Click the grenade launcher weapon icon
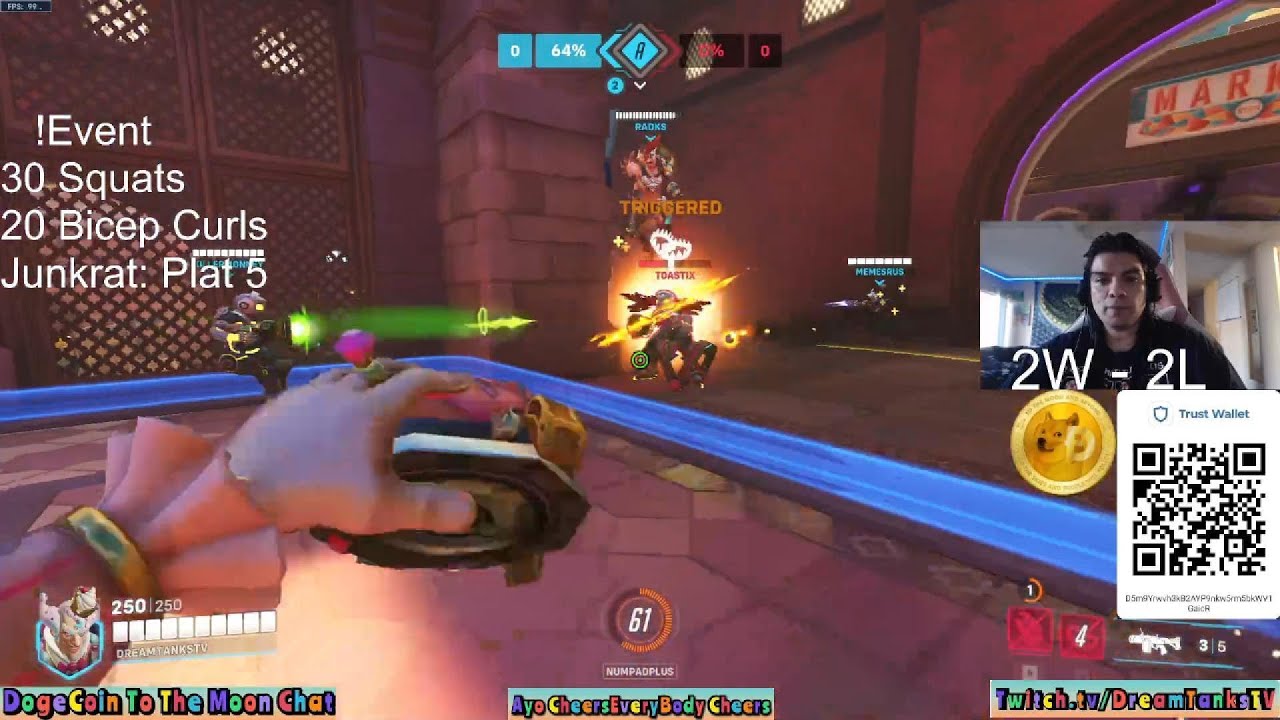The image size is (1280, 720). [1154, 643]
